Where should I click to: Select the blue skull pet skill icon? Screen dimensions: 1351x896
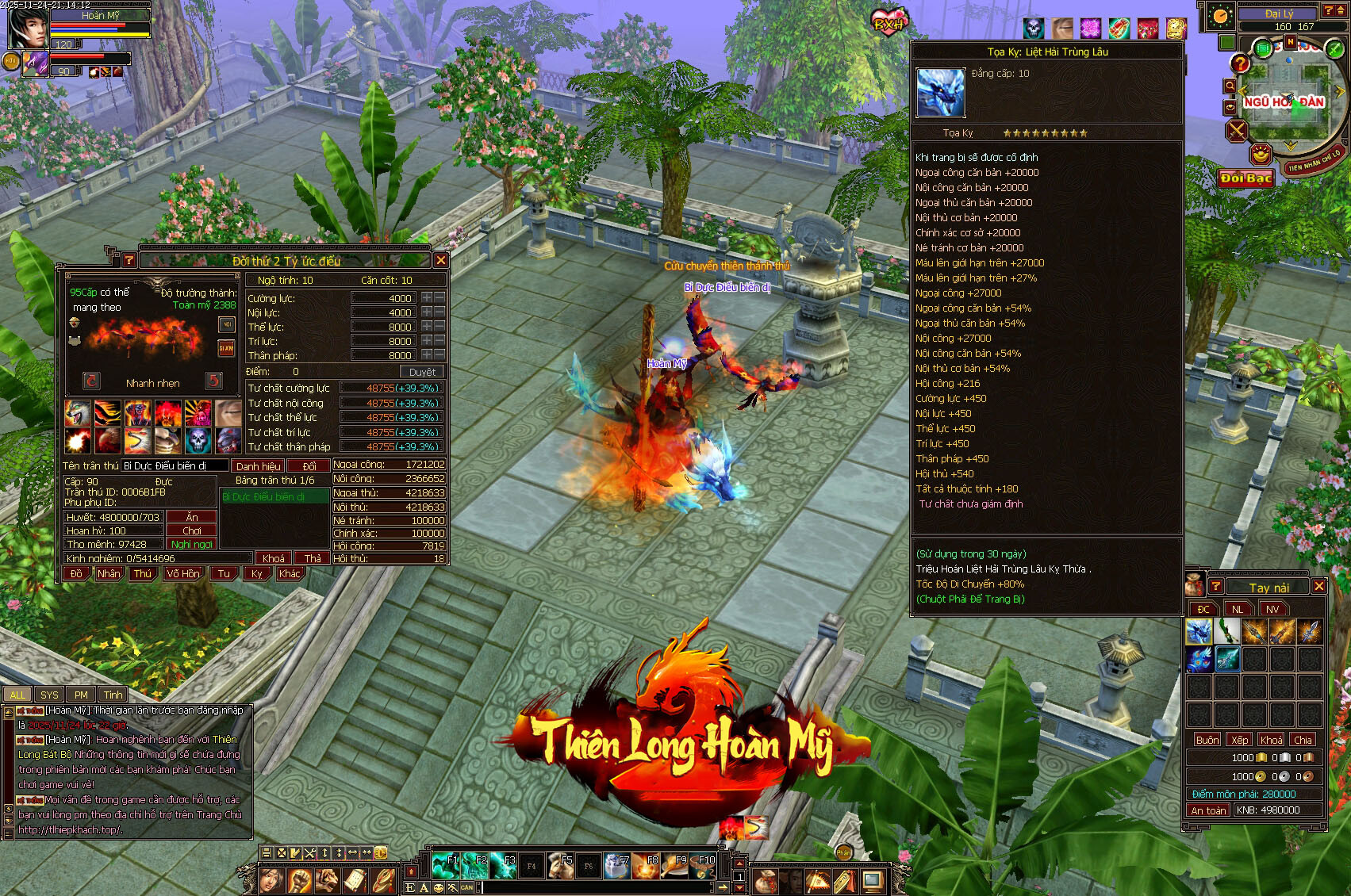coord(198,441)
